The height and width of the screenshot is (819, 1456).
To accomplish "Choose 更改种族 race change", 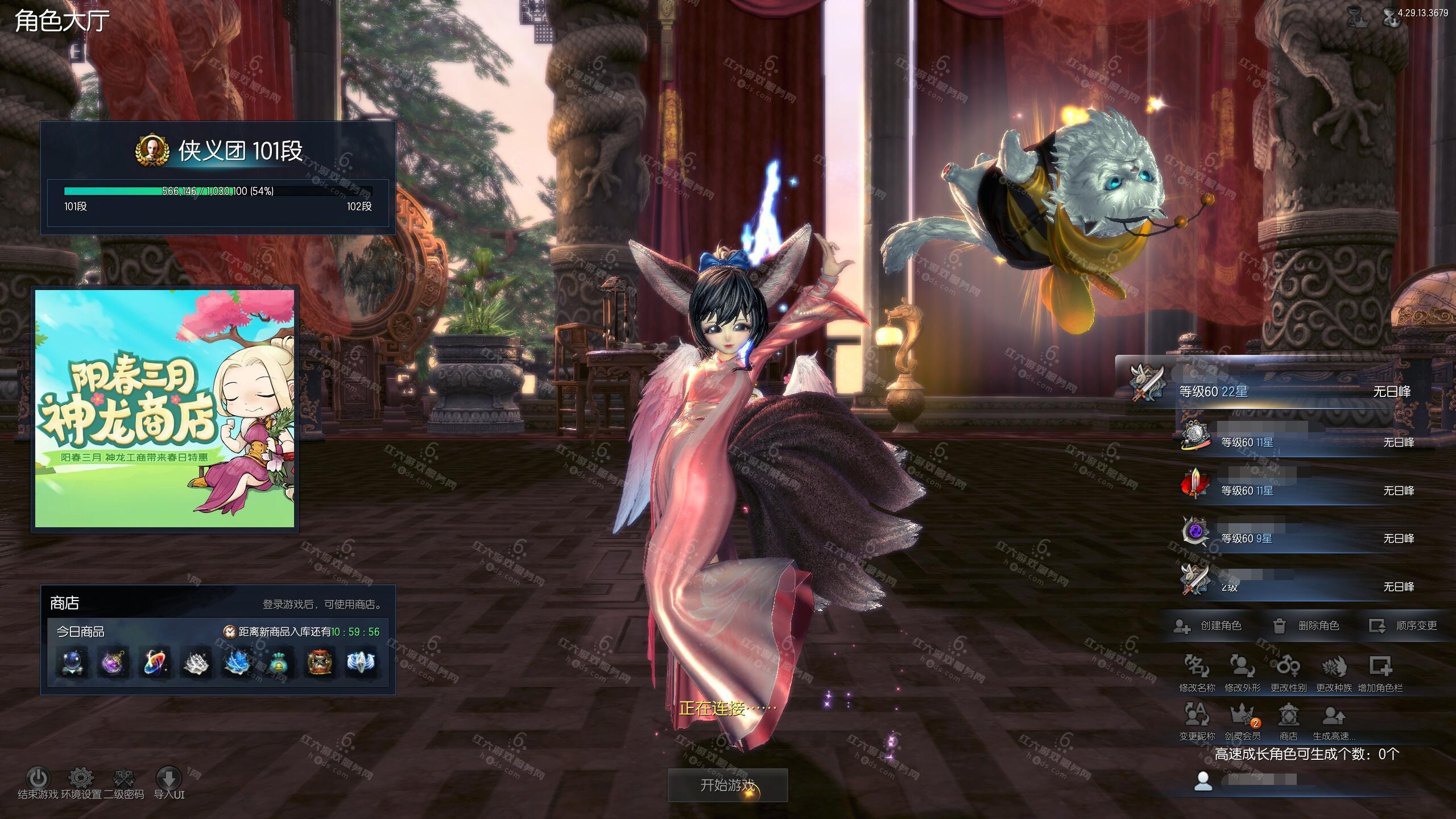I will (x=1334, y=672).
